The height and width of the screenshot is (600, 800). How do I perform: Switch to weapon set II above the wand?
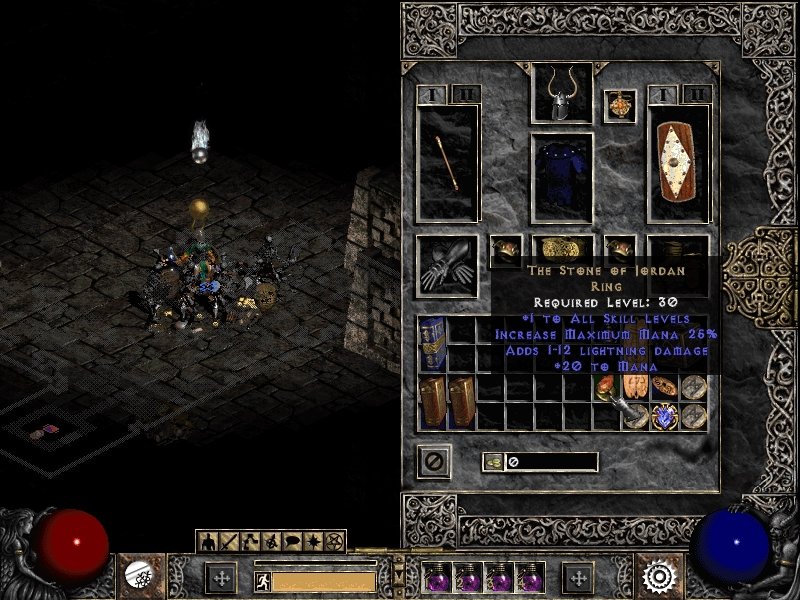[x=464, y=94]
